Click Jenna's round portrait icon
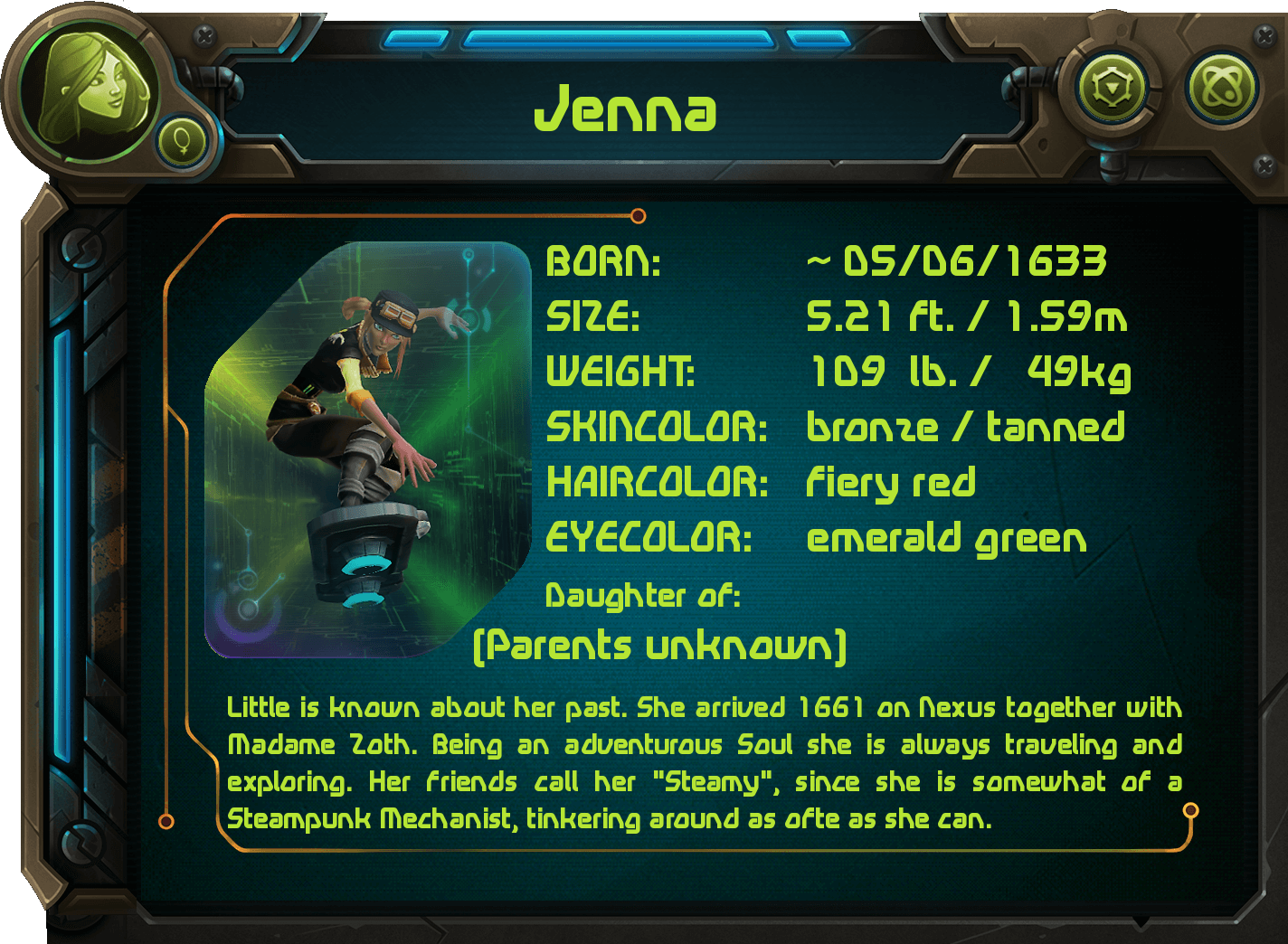The width and height of the screenshot is (1288, 944). (x=89, y=90)
